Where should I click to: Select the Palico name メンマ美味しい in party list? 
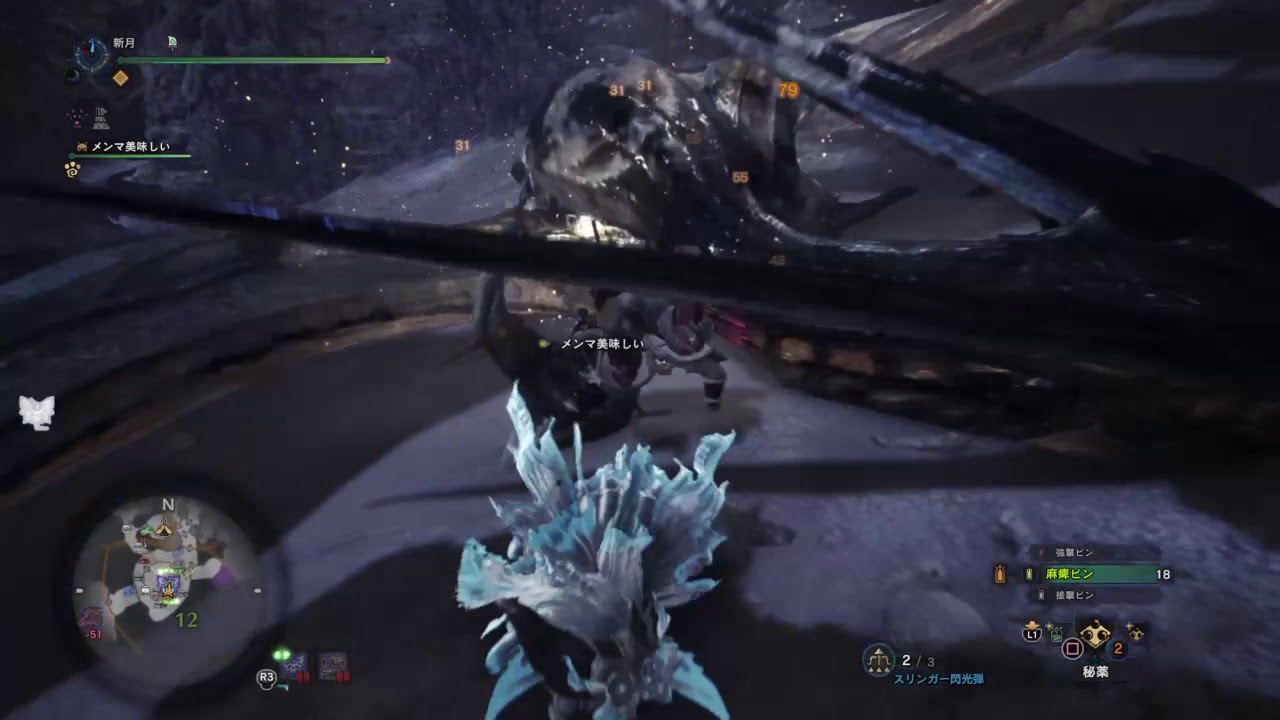click(x=130, y=147)
